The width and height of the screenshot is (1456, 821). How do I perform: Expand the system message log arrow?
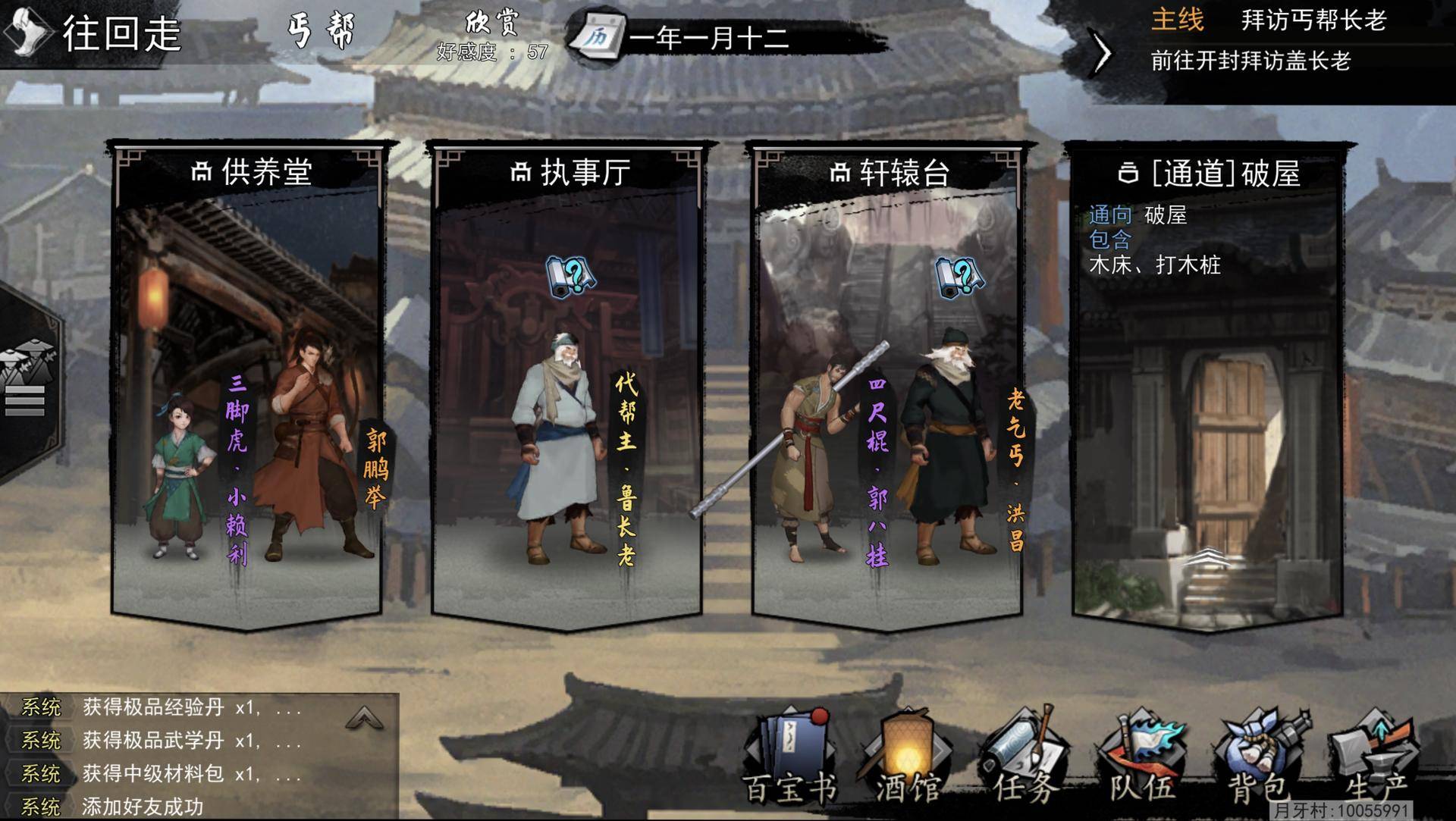[364, 717]
